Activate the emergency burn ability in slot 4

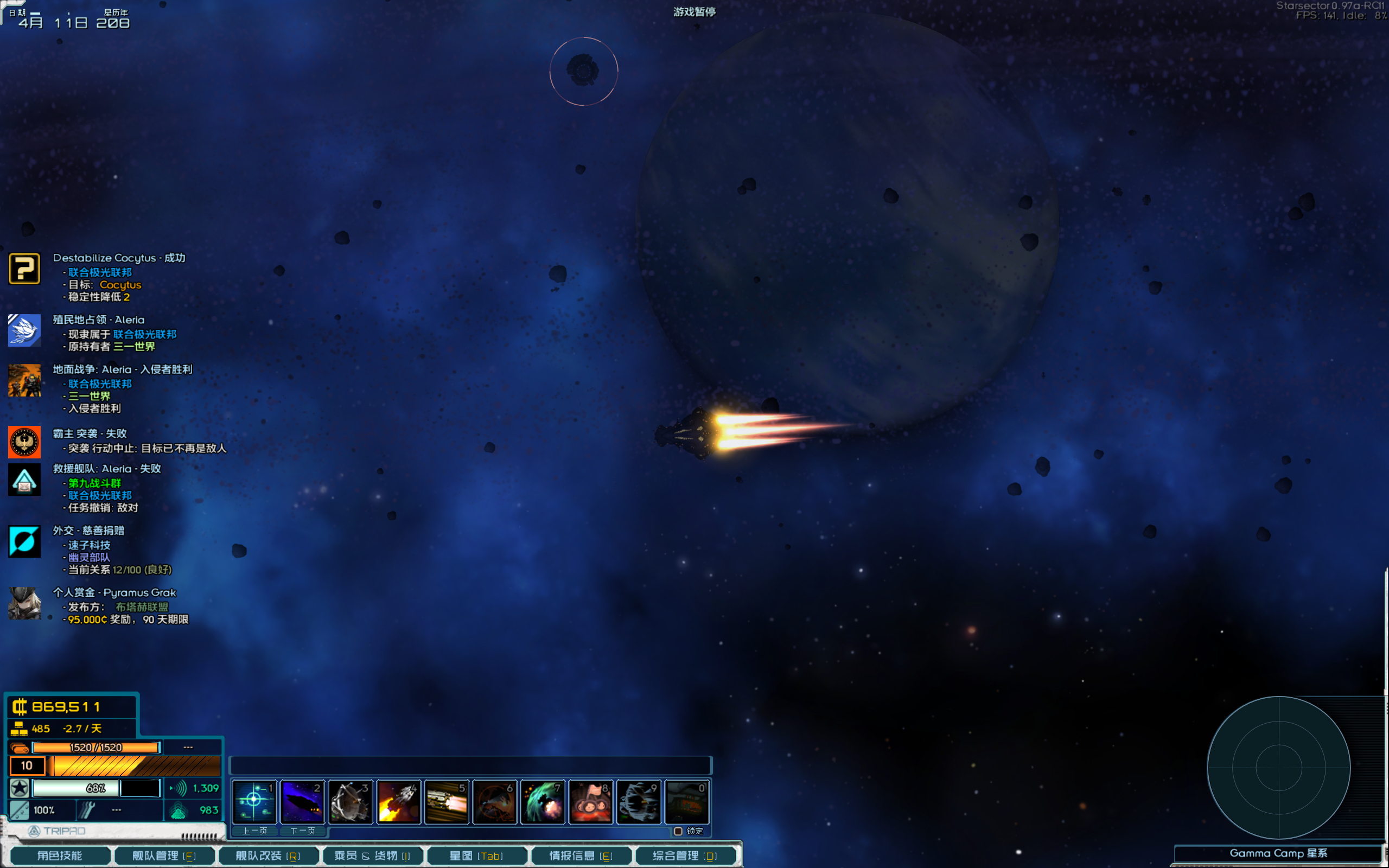(x=399, y=801)
